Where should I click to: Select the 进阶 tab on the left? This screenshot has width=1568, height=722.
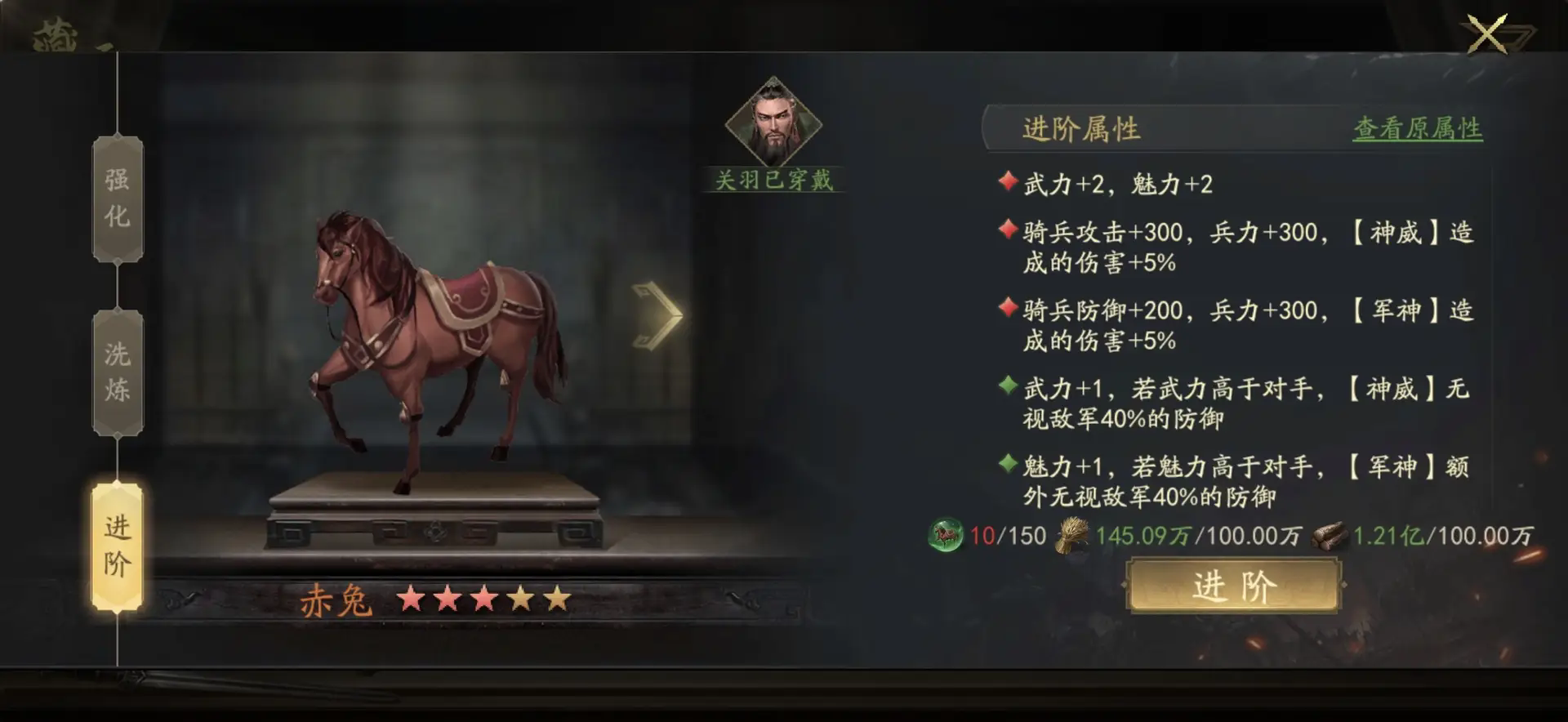coord(117,546)
